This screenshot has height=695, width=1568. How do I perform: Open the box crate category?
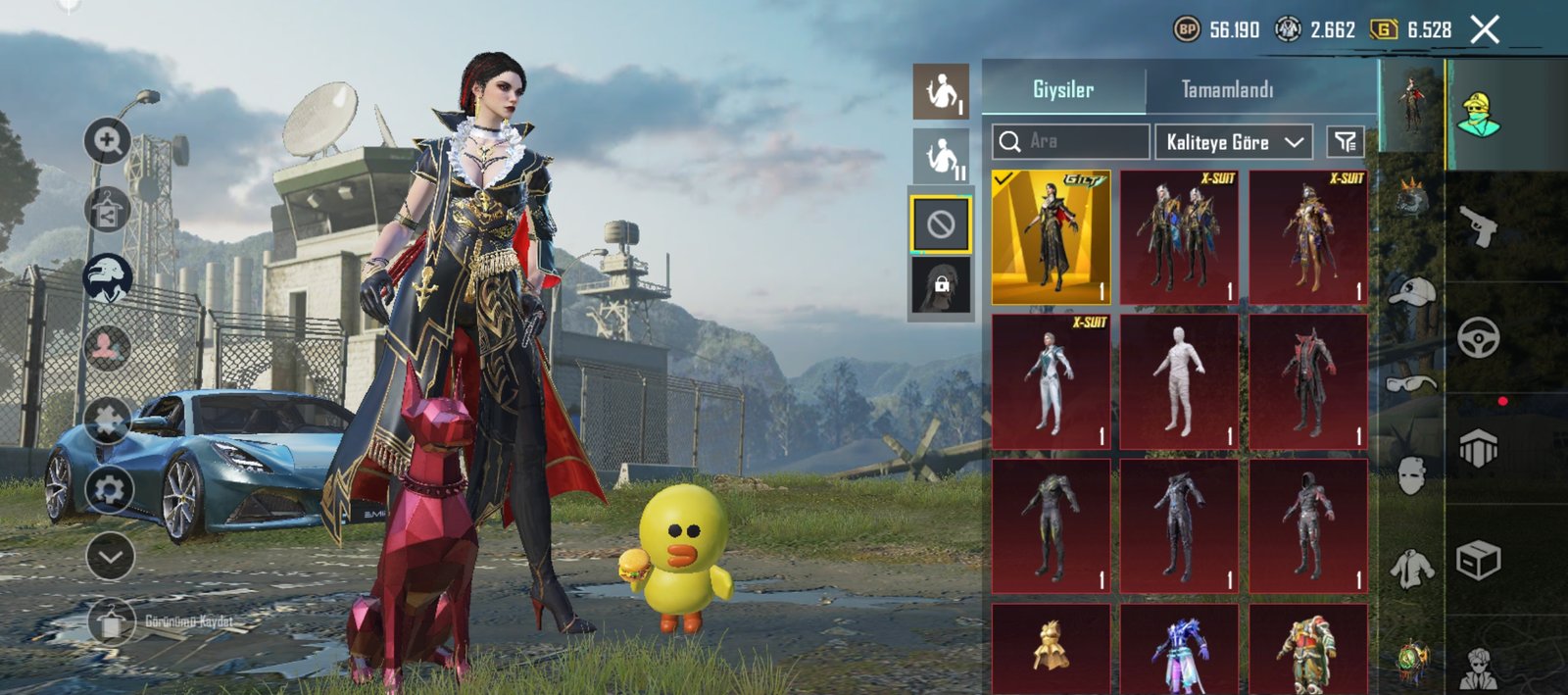1479,561
